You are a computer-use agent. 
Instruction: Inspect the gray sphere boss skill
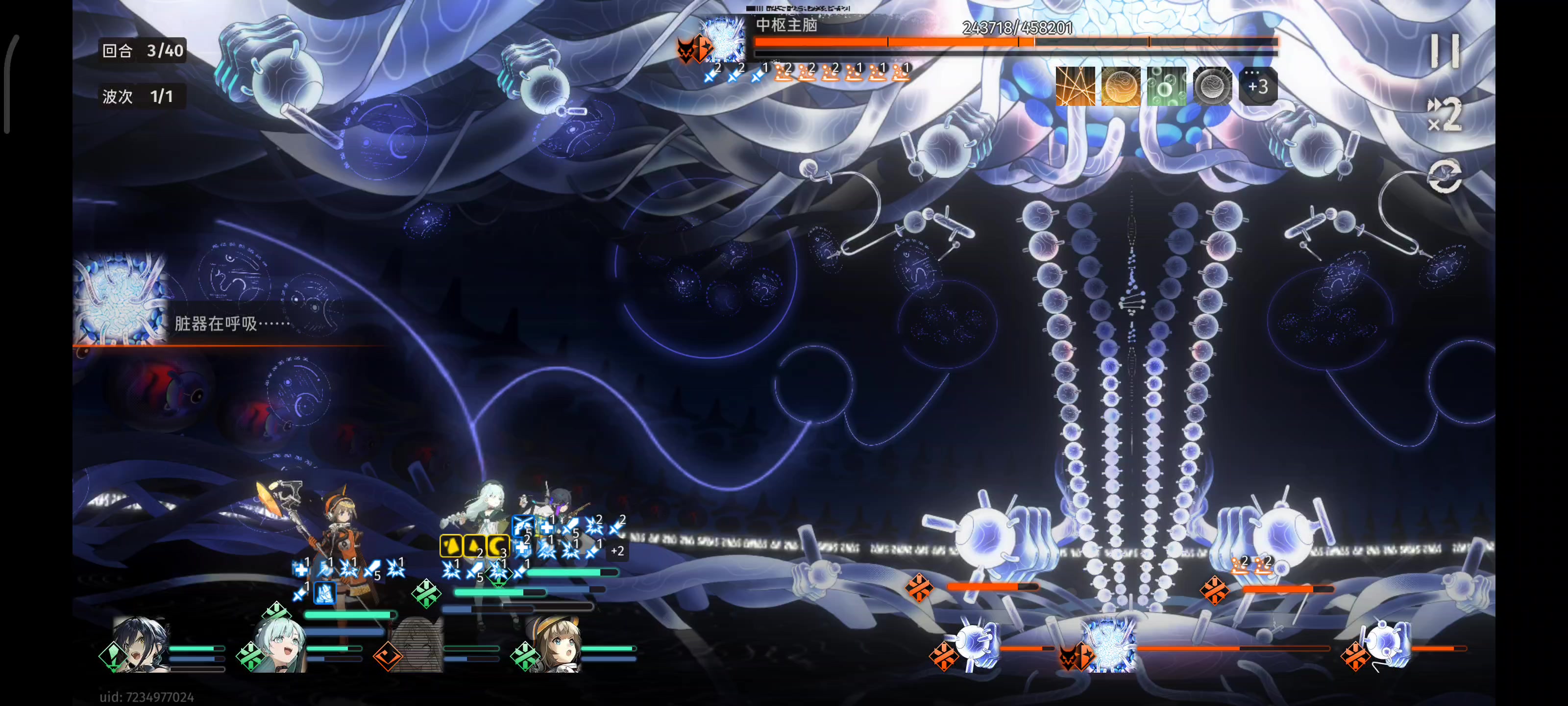click(1212, 86)
